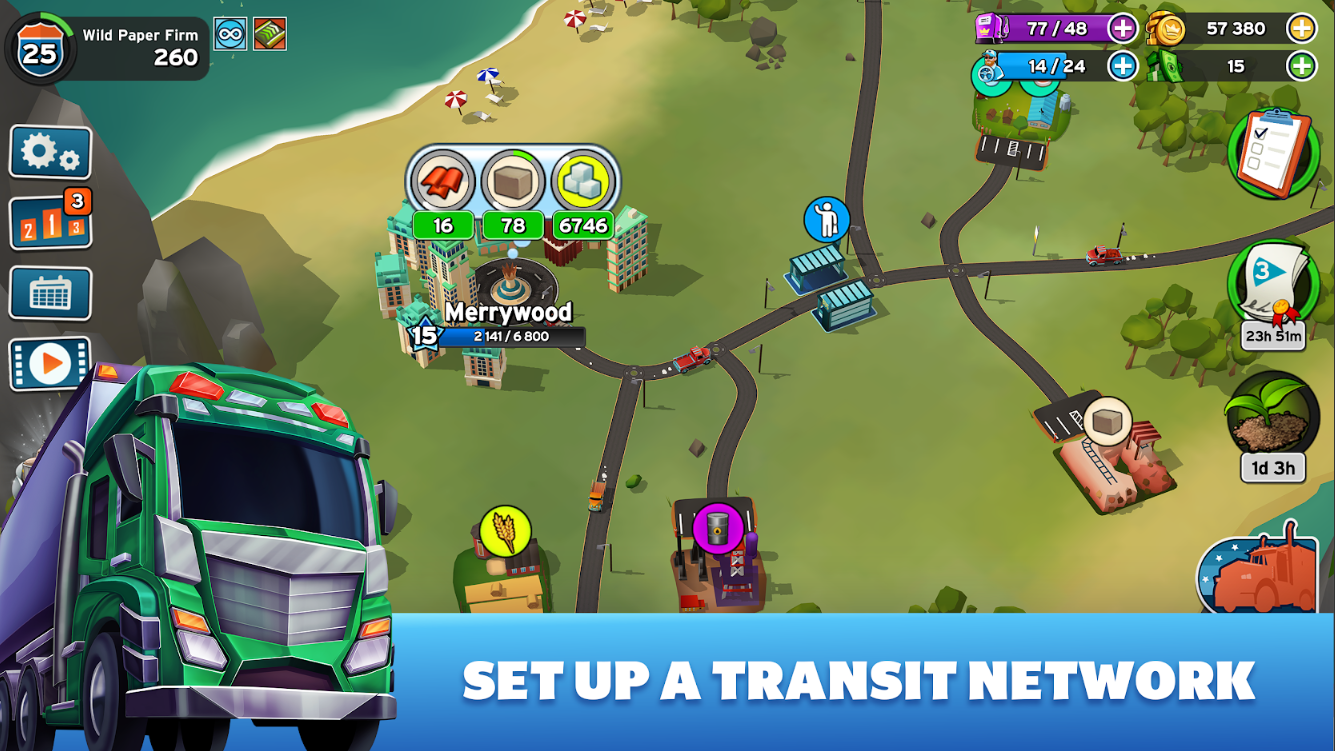Open the calendar events panel
Viewport: 1335px width, 751px height.
tap(50, 291)
